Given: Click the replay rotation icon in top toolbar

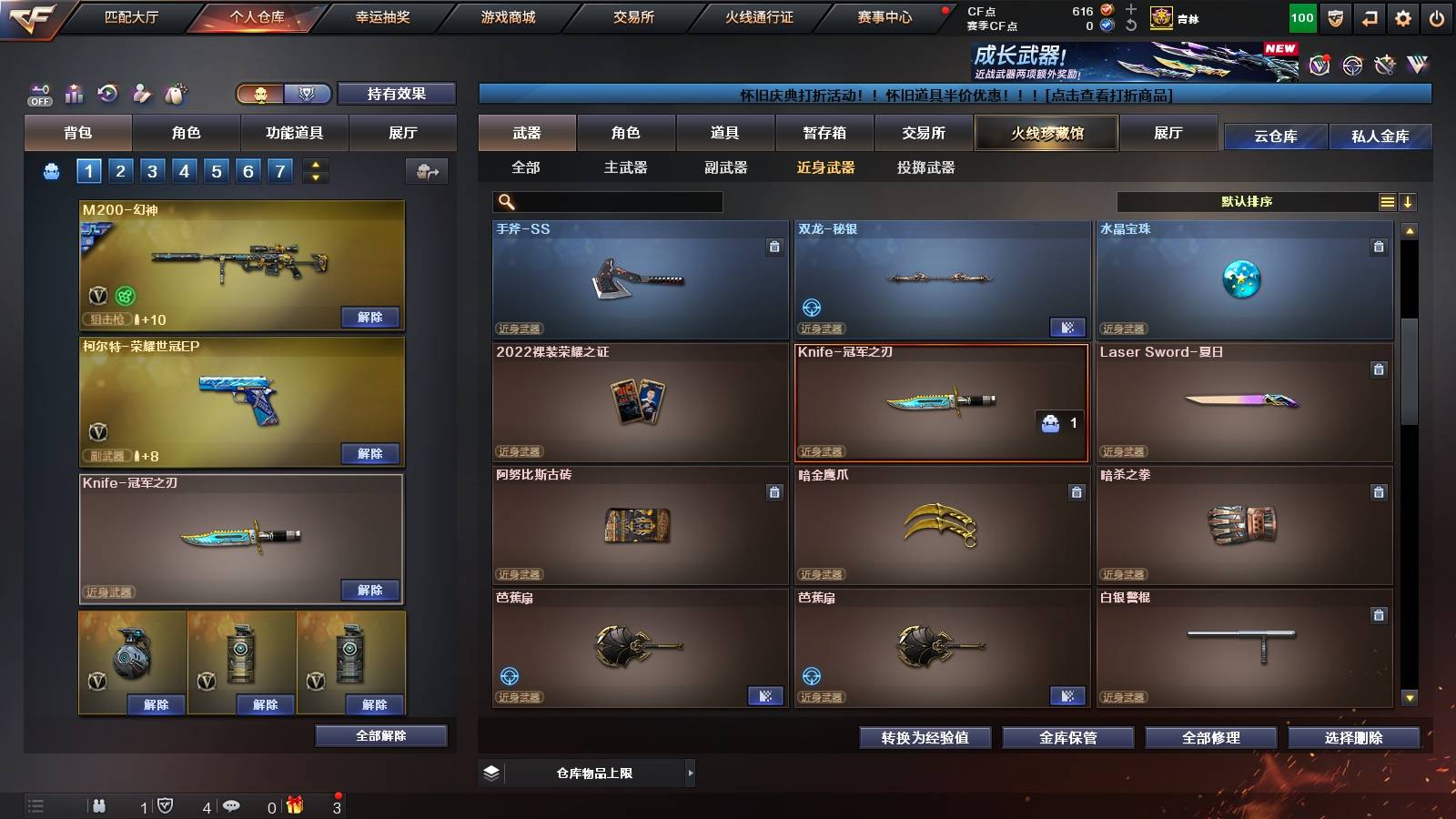Looking at the screenshot, I should [x=108, y=93].
